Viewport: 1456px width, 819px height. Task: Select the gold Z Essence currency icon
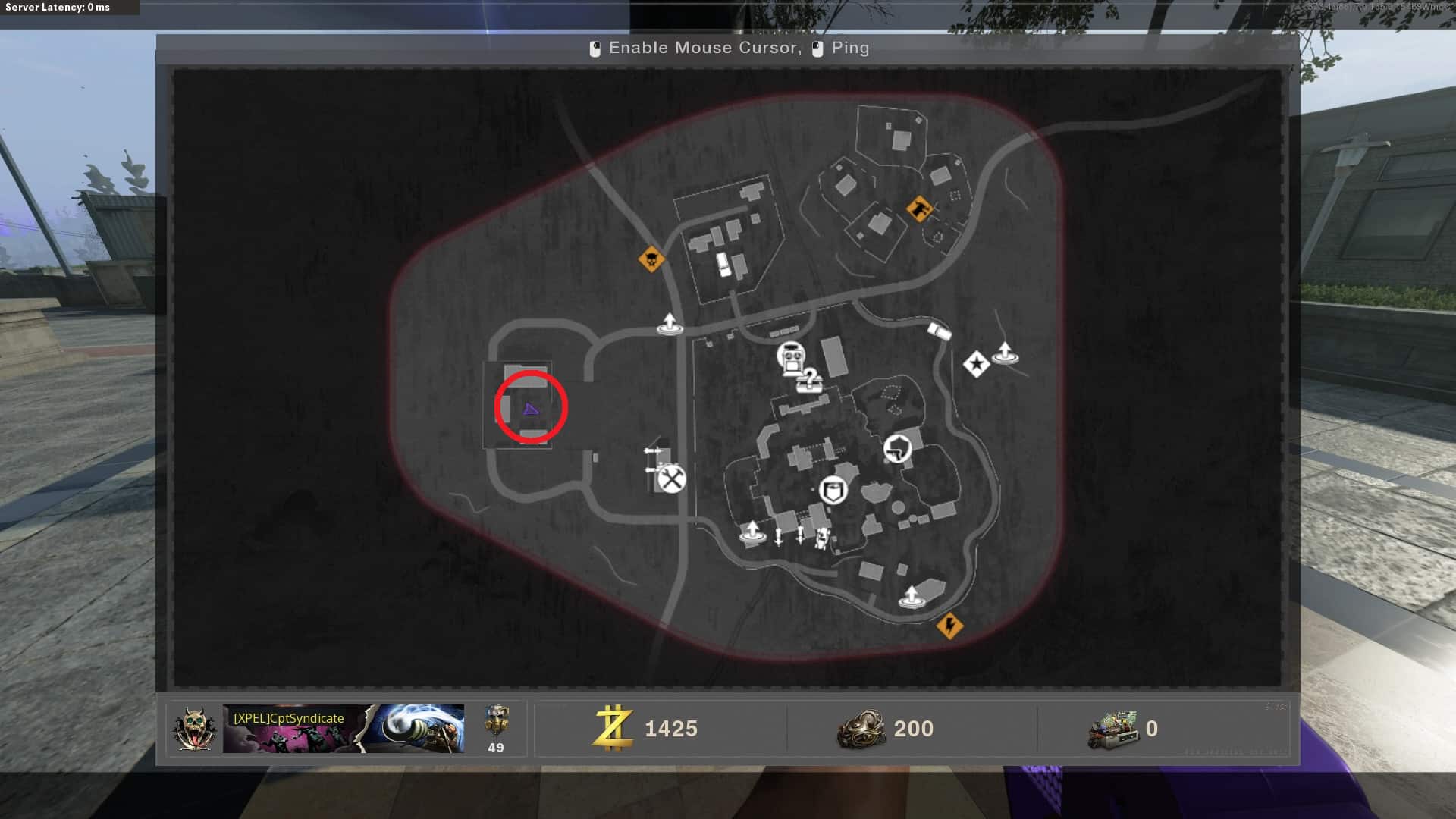coord(613,728)
